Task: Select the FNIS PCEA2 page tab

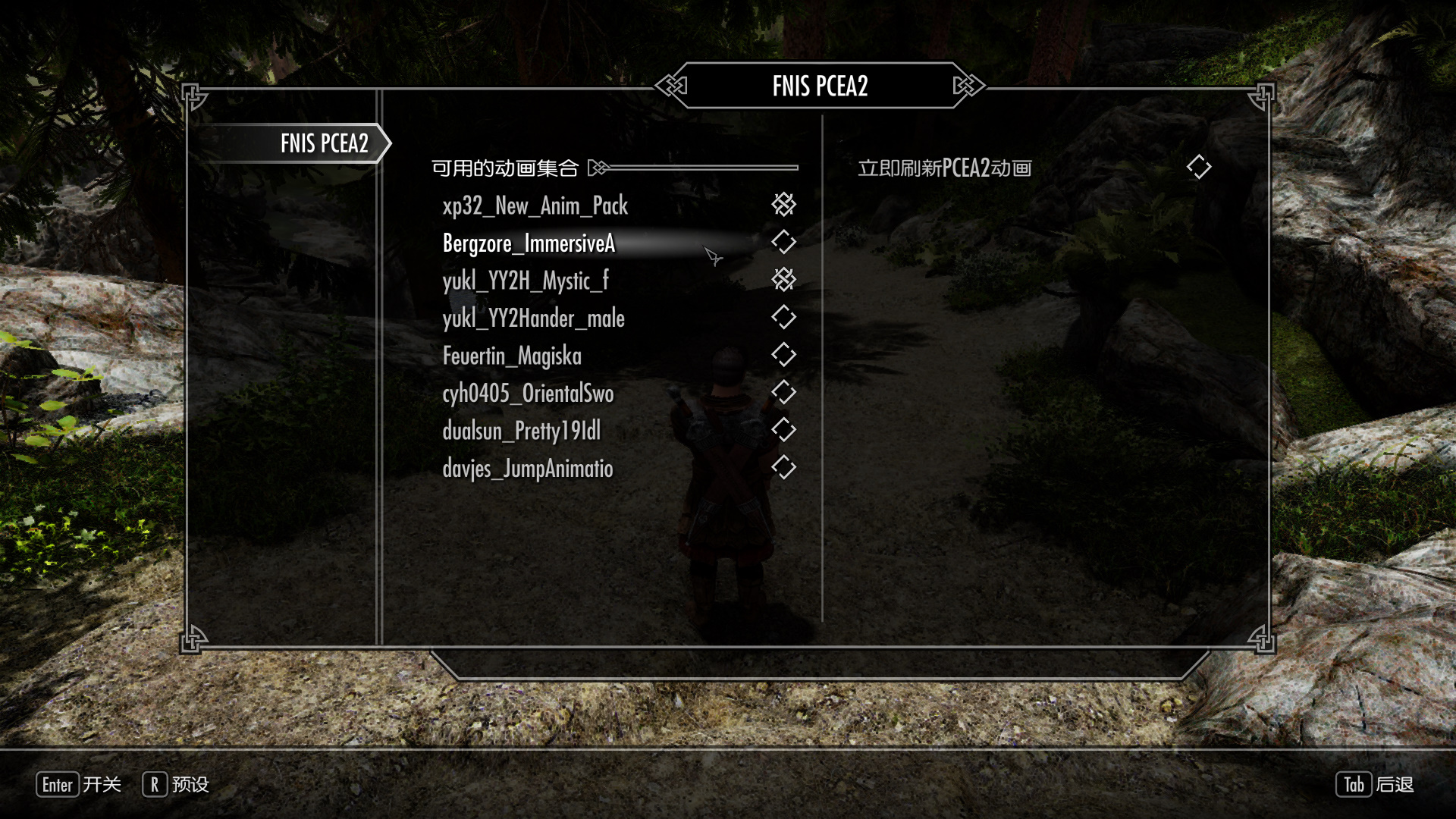Action: pyautogui.click(x=324, y=143)
